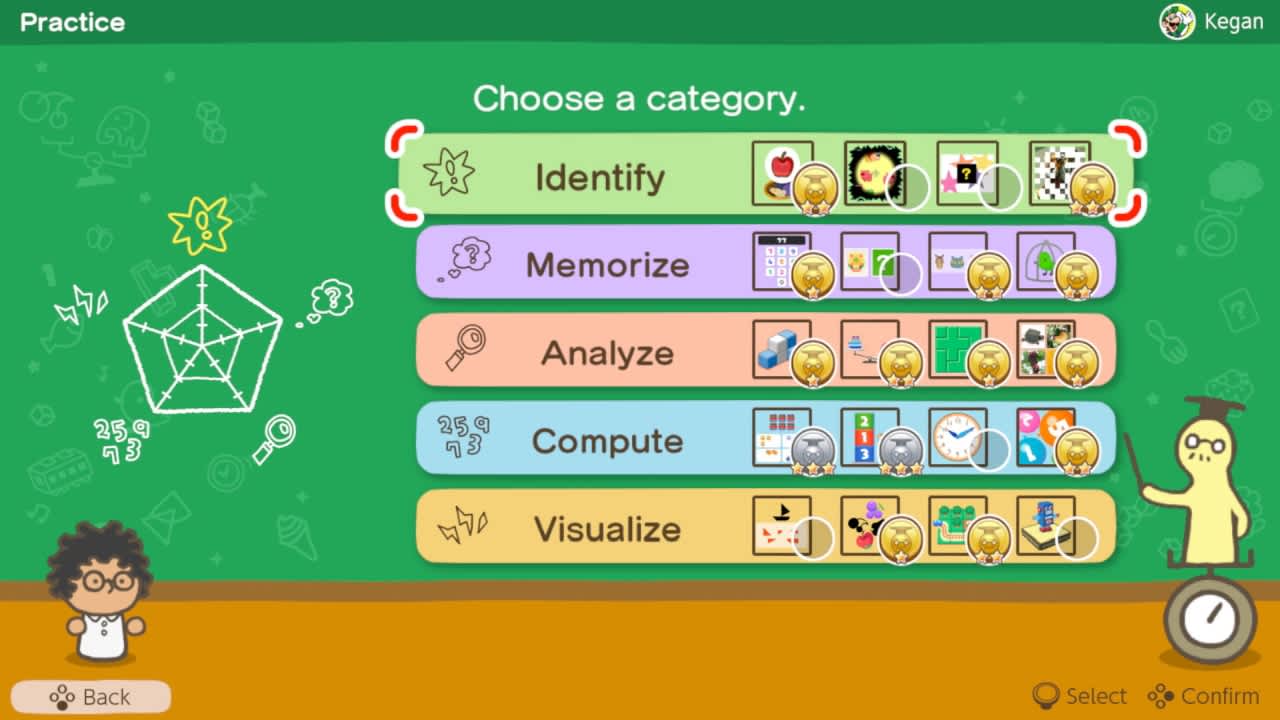
Task: Select the clock Compute minigame
Action: (960, 438)
